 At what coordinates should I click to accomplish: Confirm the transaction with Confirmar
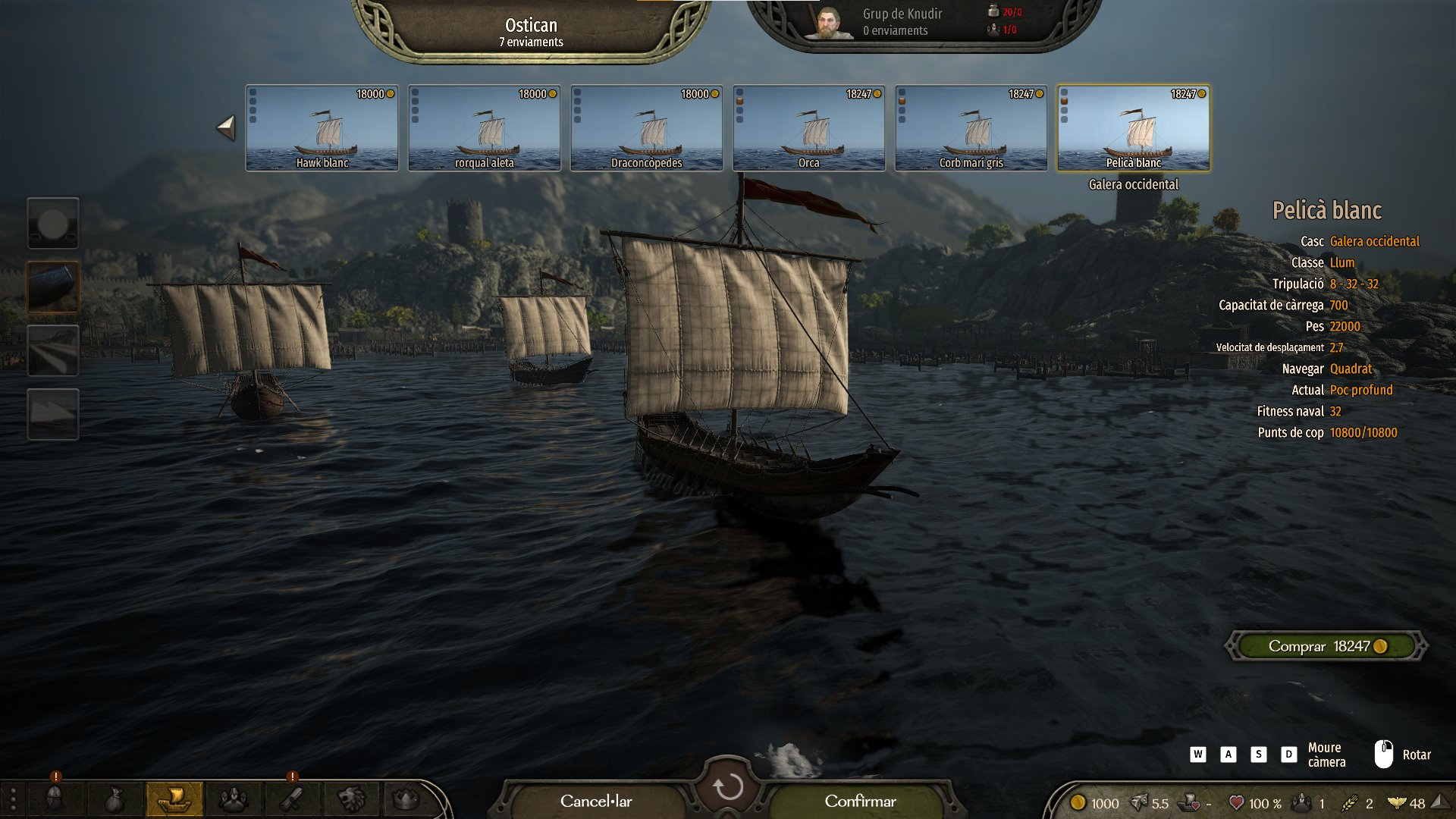point(860,802)
